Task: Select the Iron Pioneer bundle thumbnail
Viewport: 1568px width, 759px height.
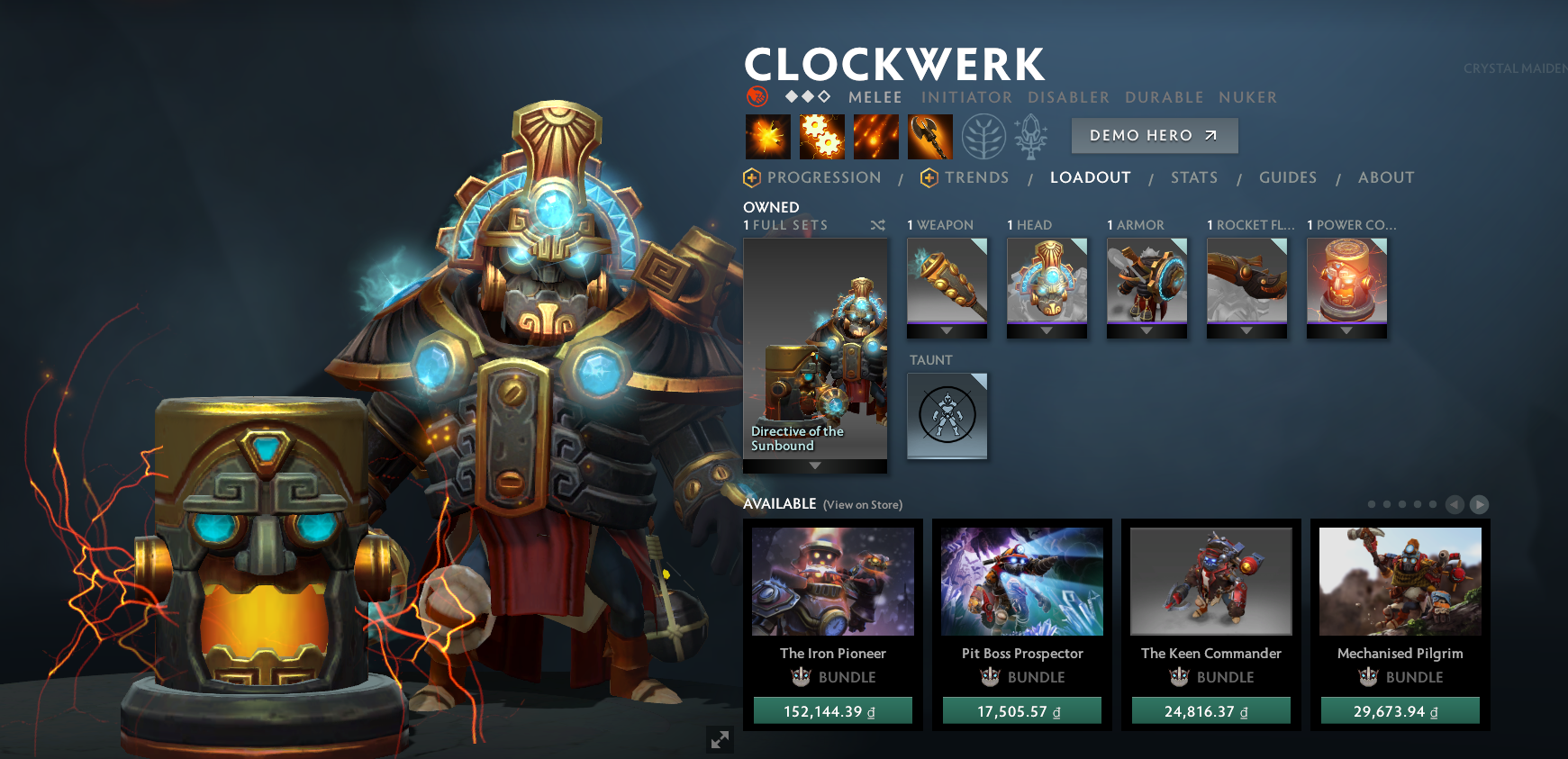Action: coord(832,581)
